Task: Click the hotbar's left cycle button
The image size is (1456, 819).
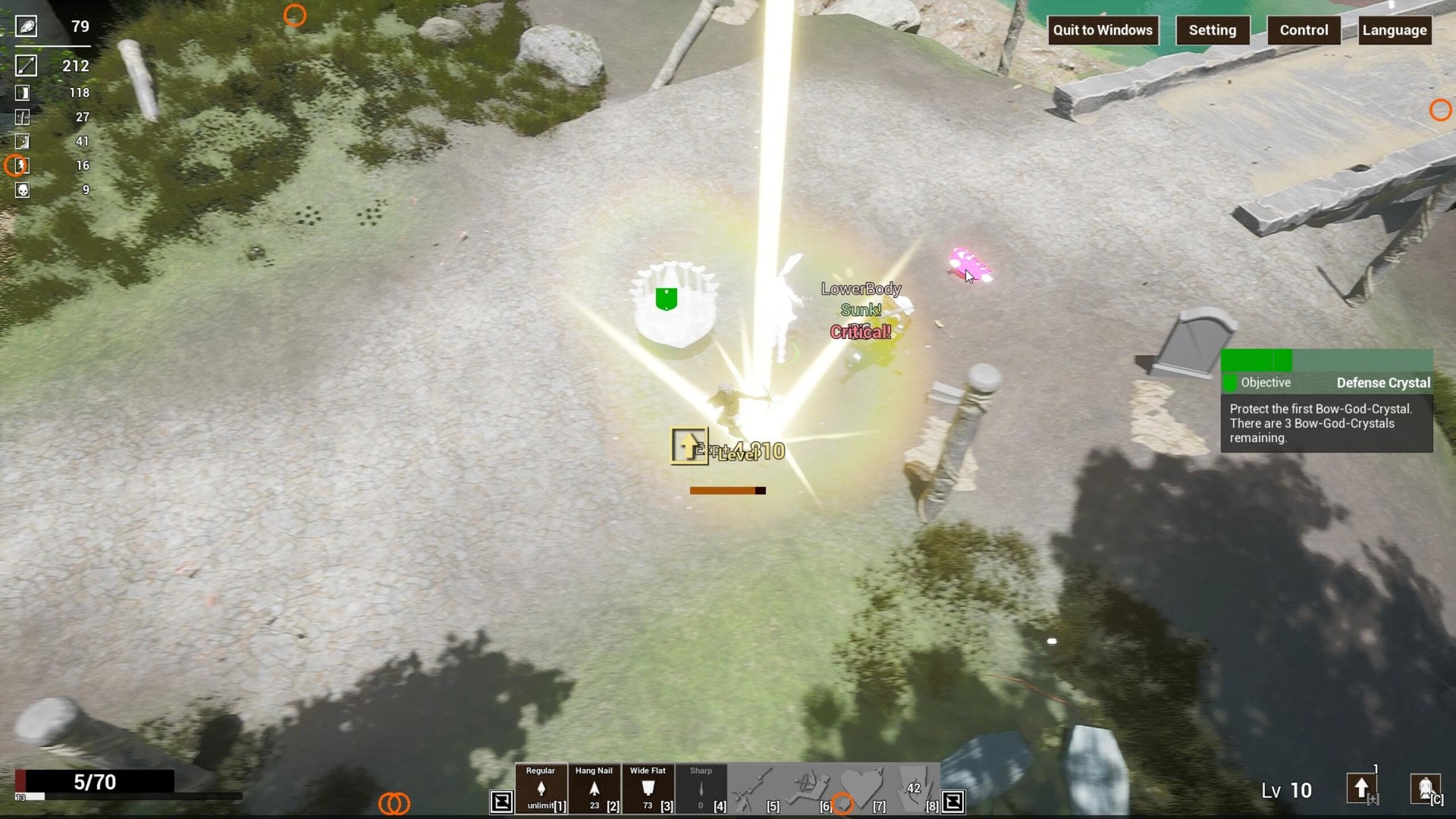Action: point(501,802)
